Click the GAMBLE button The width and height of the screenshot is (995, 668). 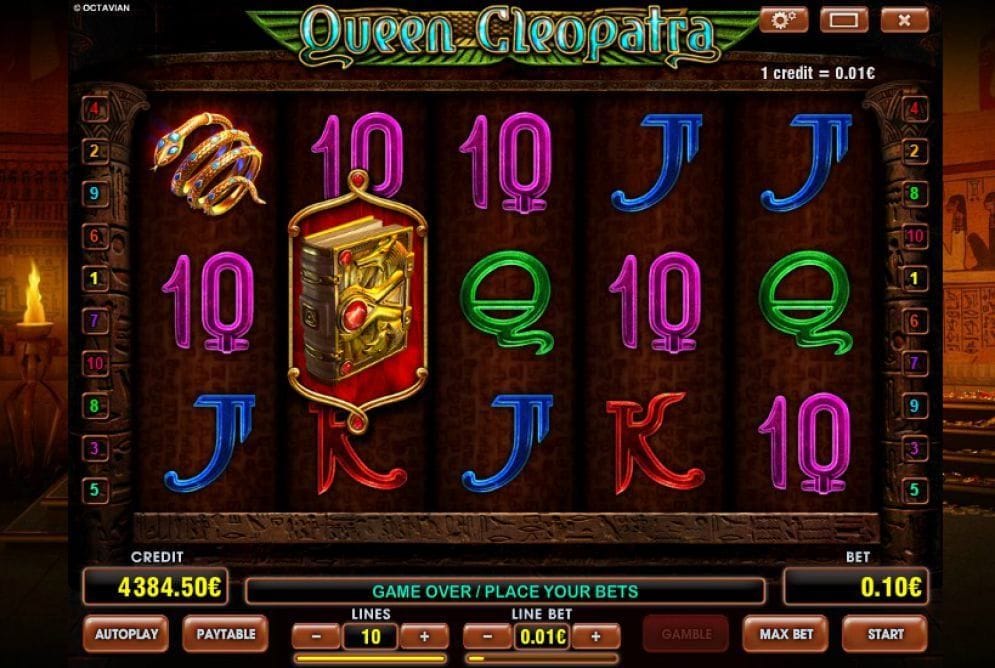(686, 633)
